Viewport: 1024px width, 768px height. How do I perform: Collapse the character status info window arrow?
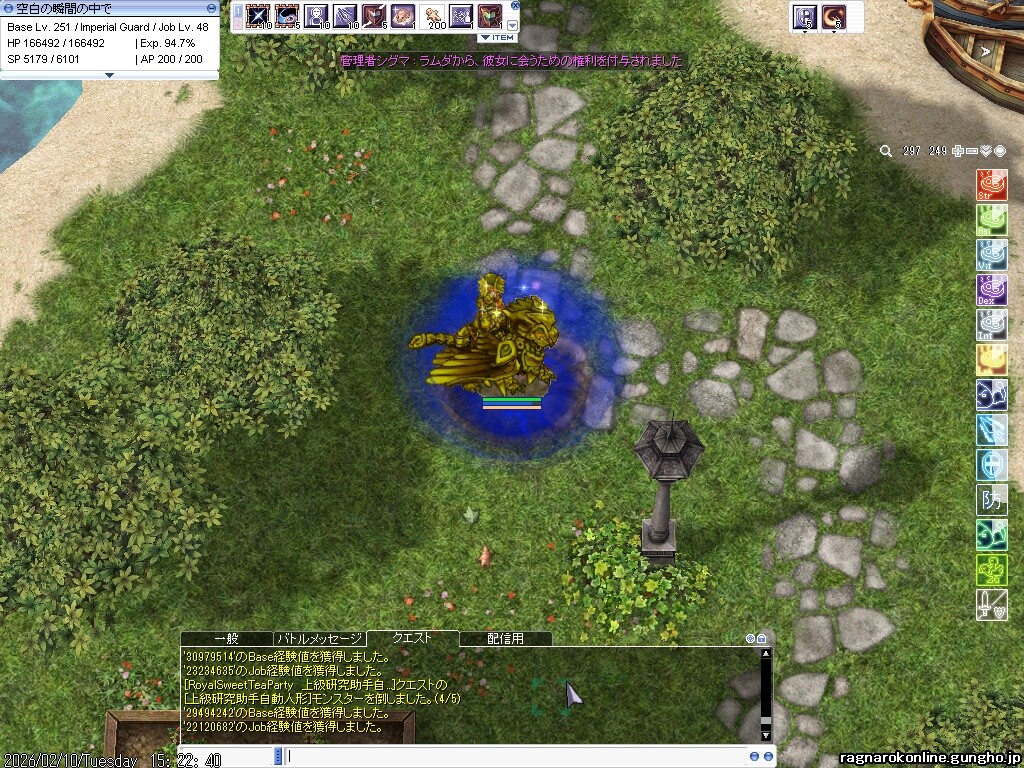point(110,75)
